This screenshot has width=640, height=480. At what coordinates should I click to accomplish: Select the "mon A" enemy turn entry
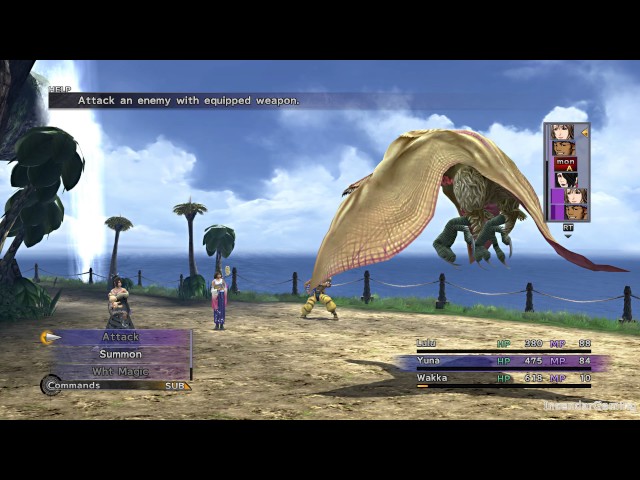(x=566, y=164)
